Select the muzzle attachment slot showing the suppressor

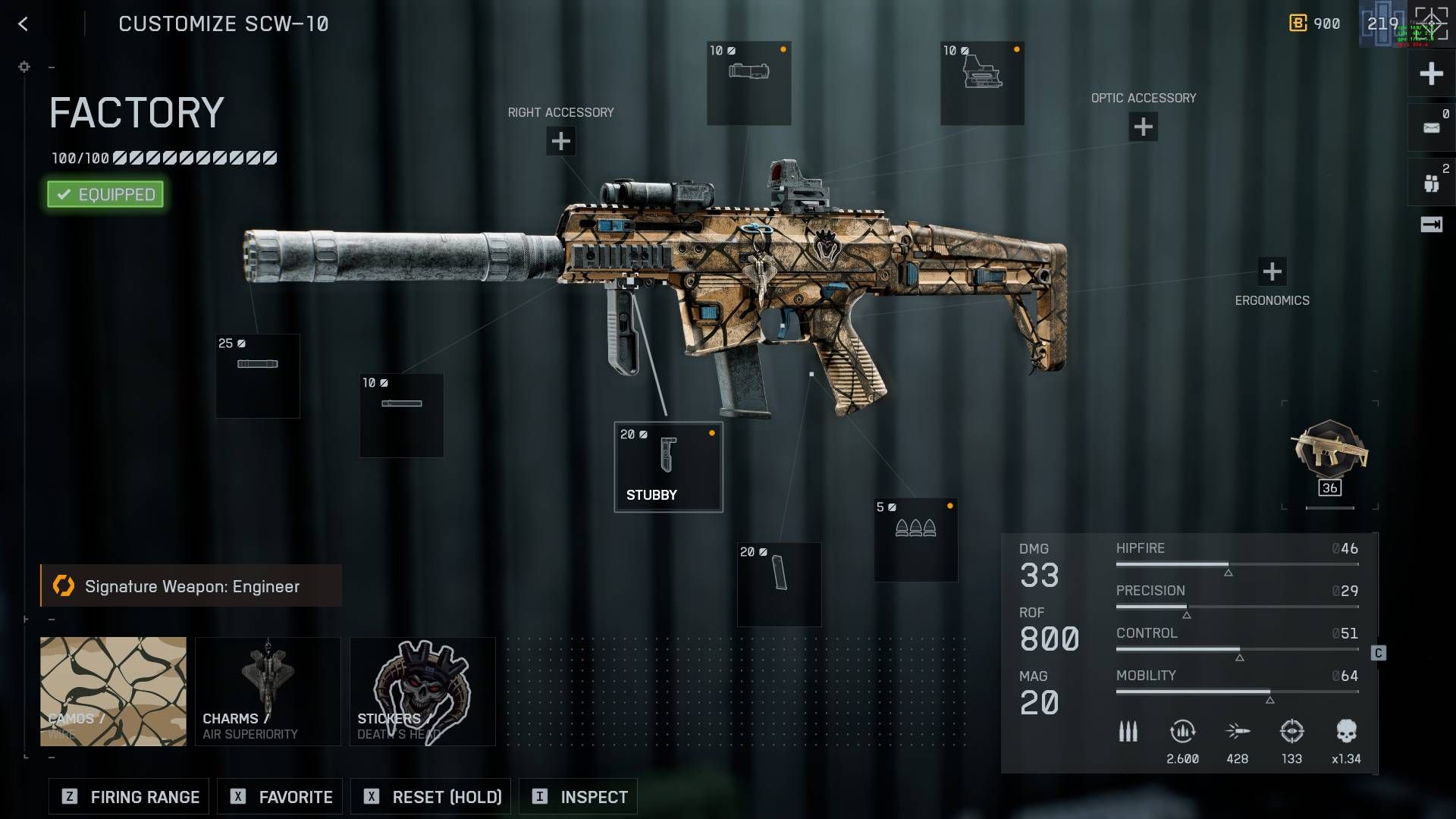point(258,375)
